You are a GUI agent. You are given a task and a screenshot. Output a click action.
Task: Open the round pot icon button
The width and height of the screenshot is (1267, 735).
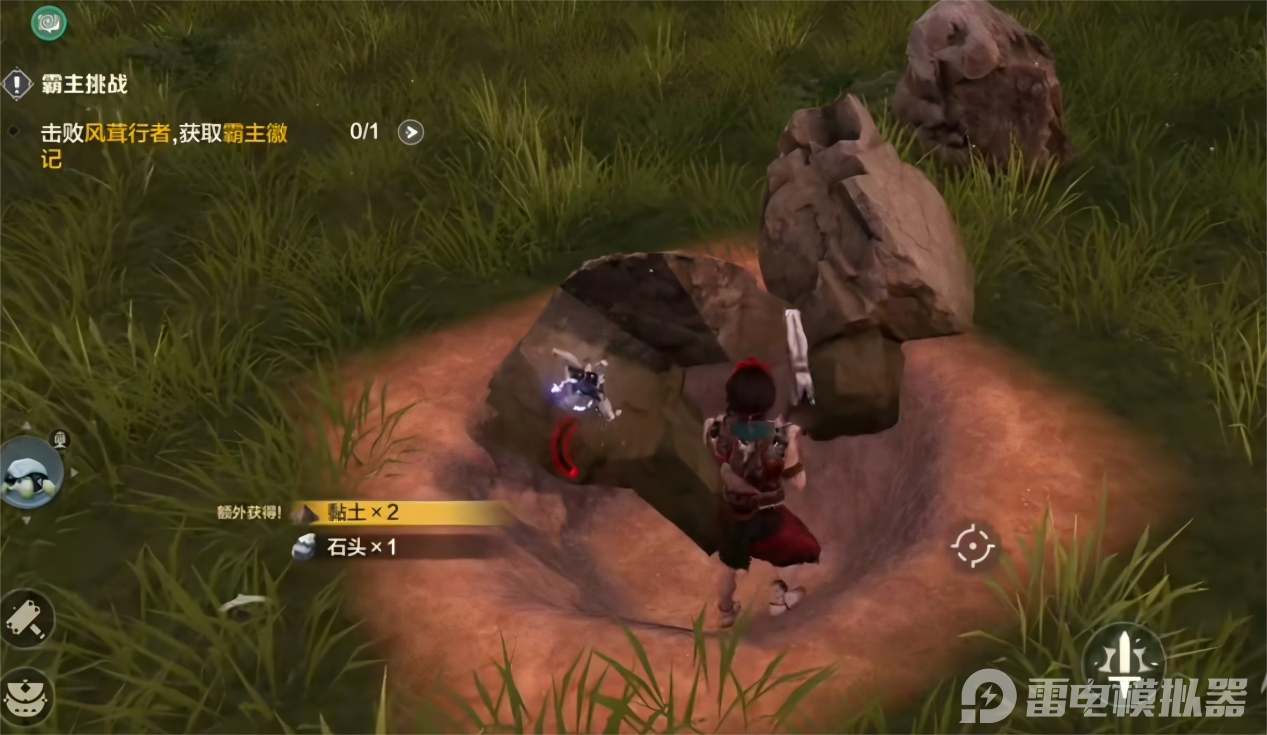coord(25,692)
